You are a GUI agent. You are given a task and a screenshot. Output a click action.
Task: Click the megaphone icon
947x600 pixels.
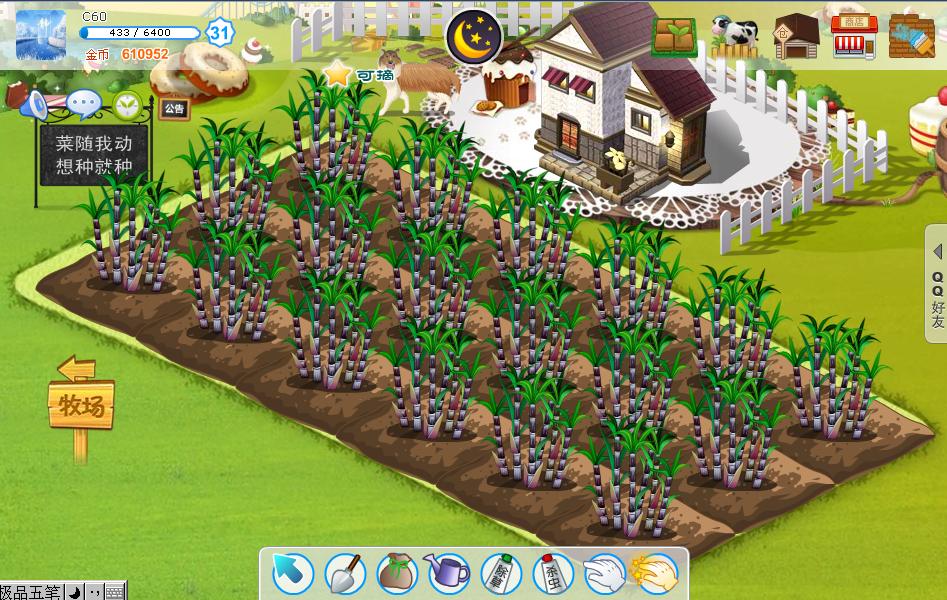(x=35, y=103)
